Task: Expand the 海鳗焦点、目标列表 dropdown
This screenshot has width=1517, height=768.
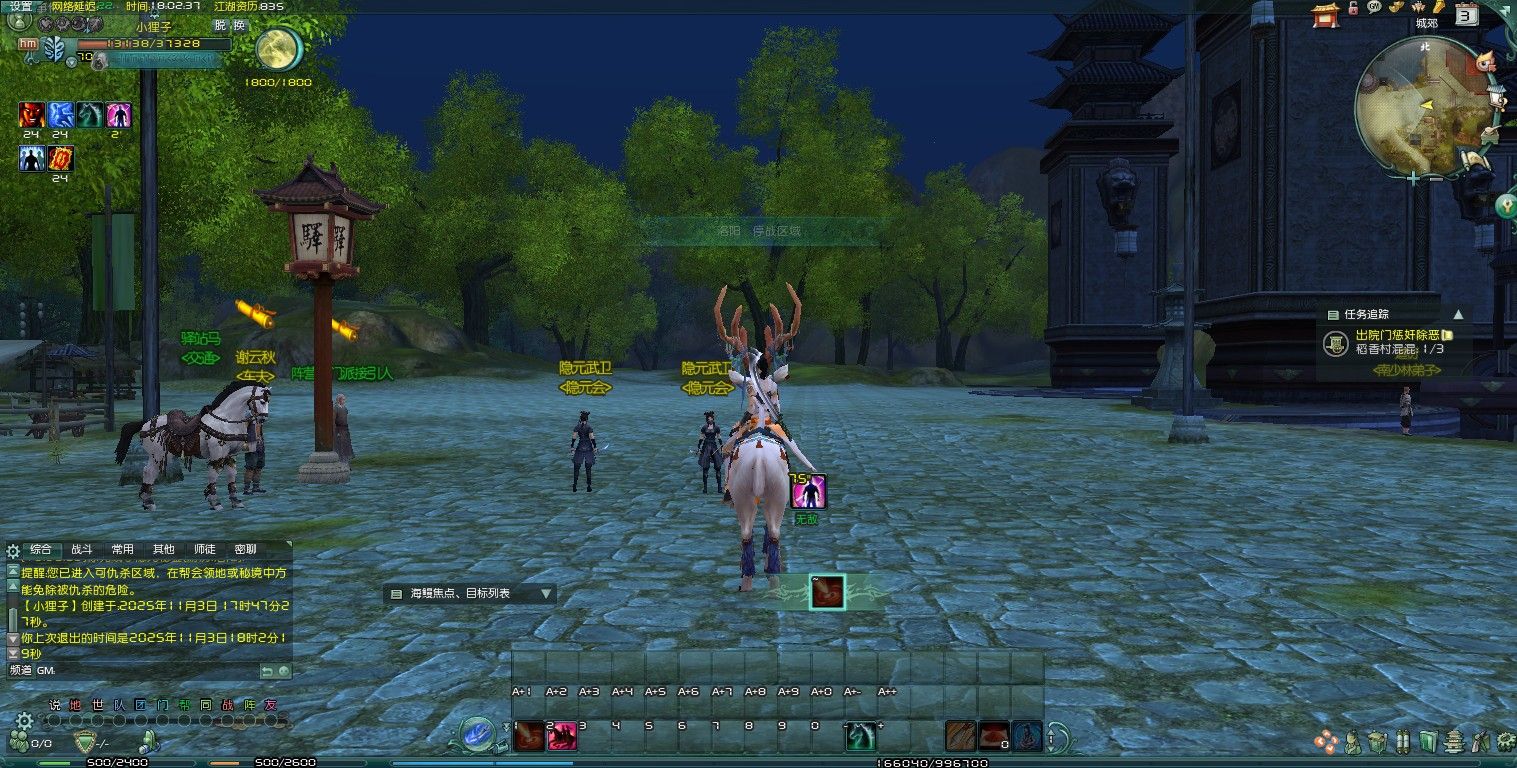Action: (x=545, y=593)
